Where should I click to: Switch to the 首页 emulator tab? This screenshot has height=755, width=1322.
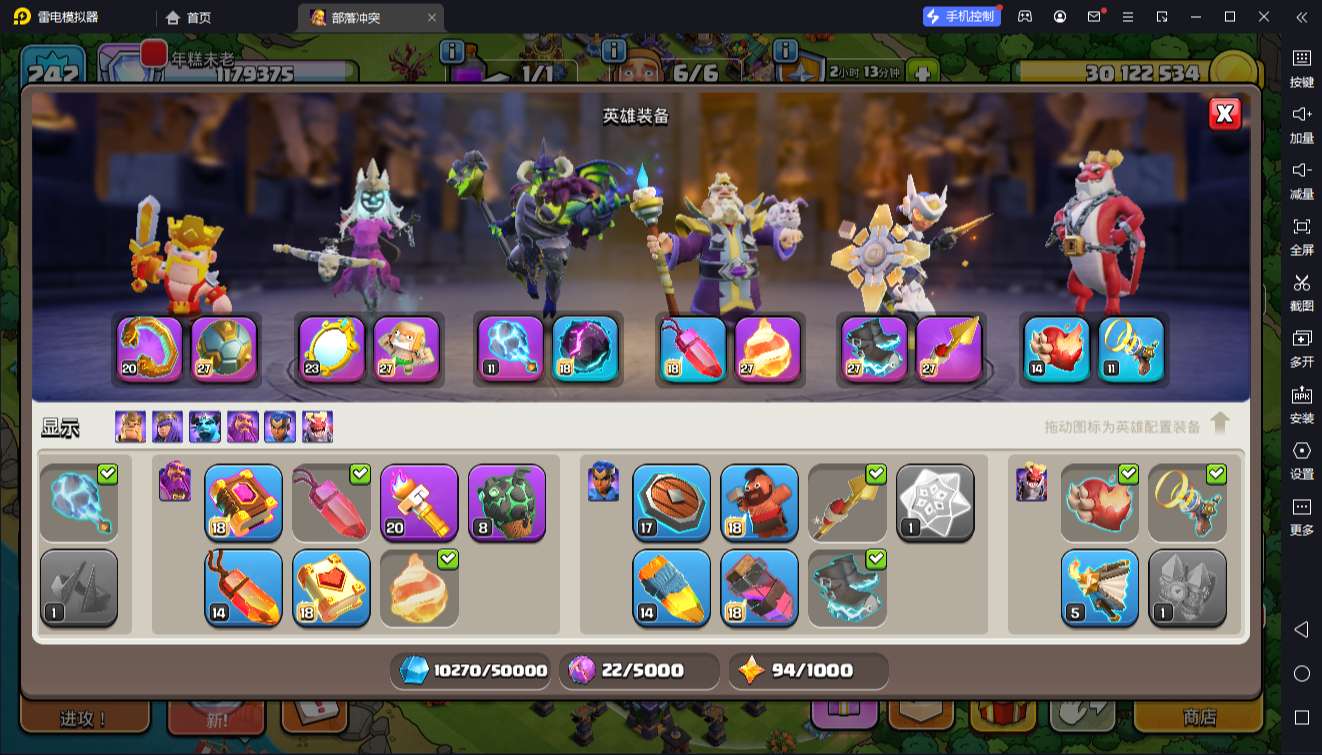(189, 17)
